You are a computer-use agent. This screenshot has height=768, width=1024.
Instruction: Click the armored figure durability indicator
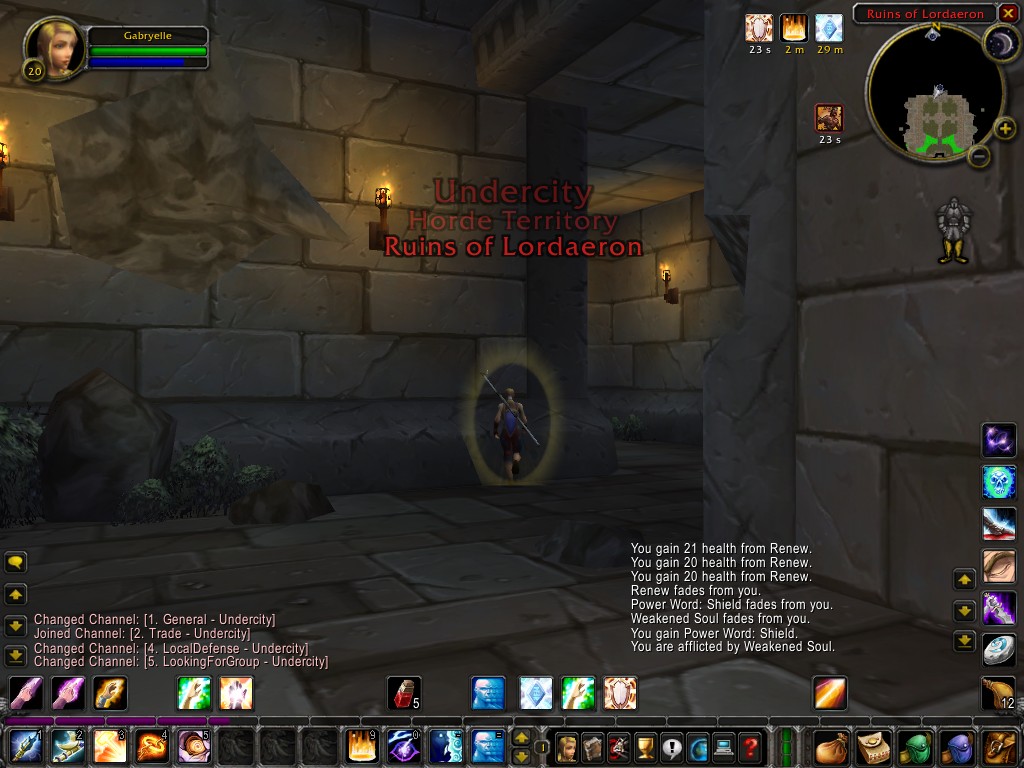(x=952, y=231)
